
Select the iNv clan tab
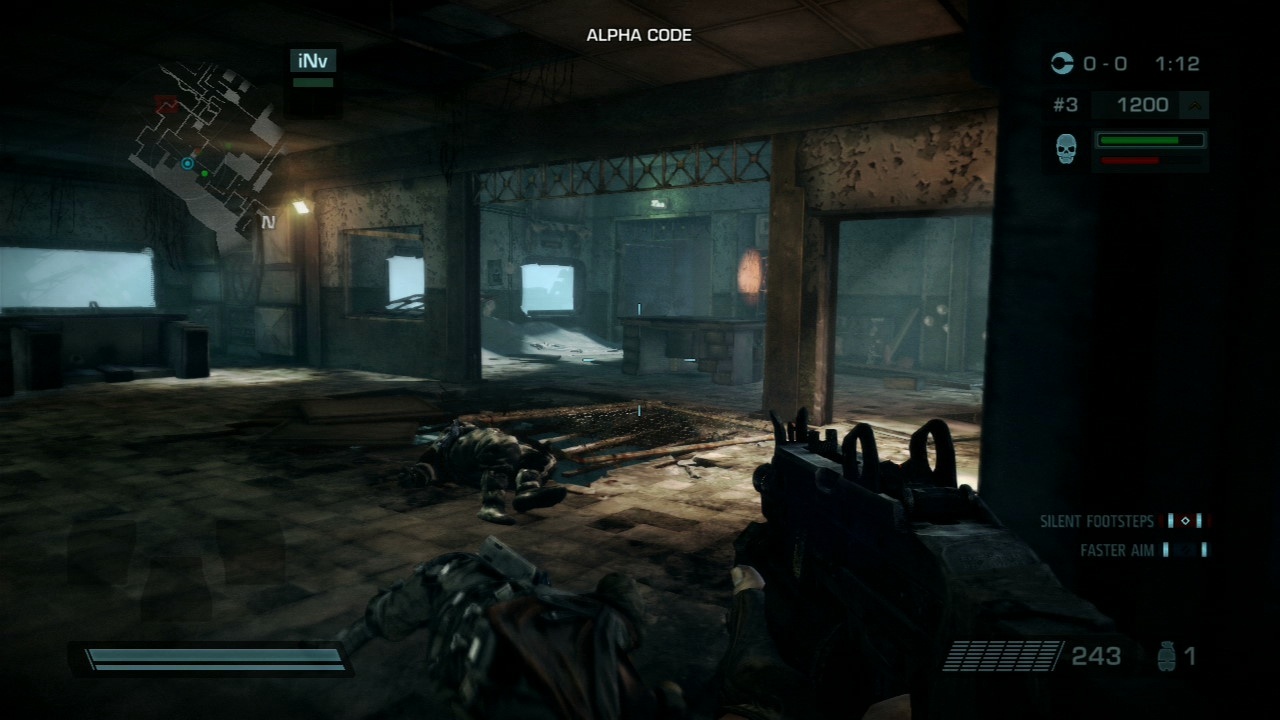(314, 60)
